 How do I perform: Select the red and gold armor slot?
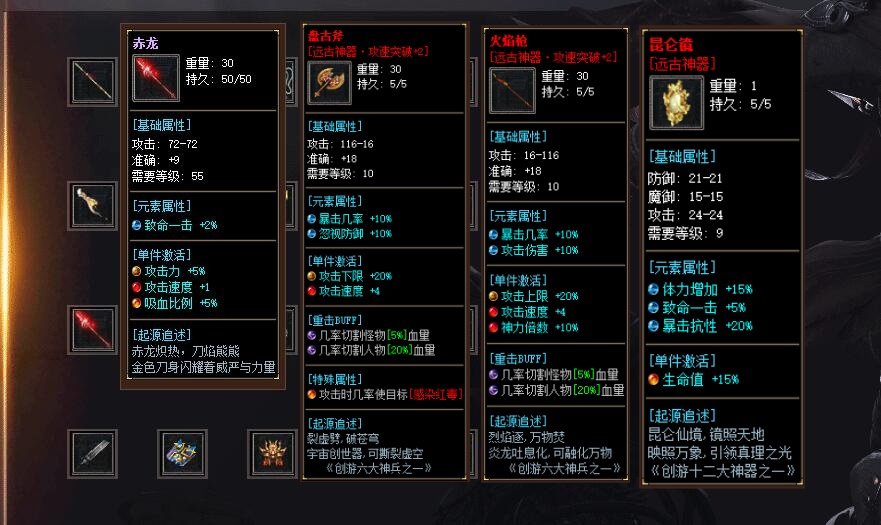click(271, 453)
